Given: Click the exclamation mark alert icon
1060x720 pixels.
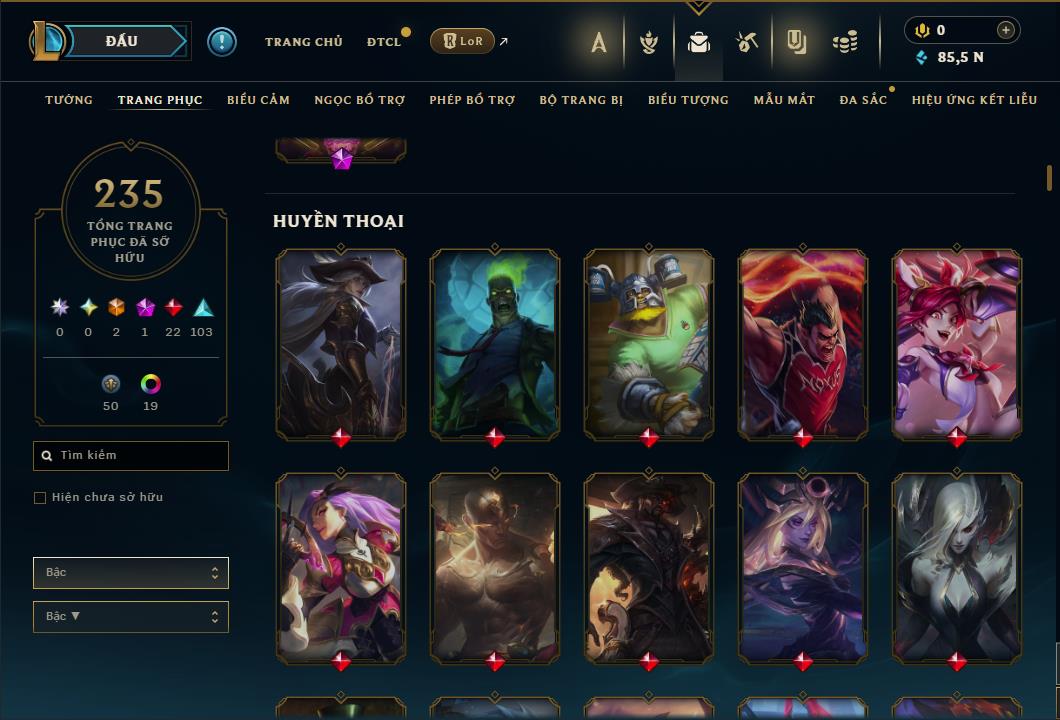Looking at the screenshot, I should [221, 41].
